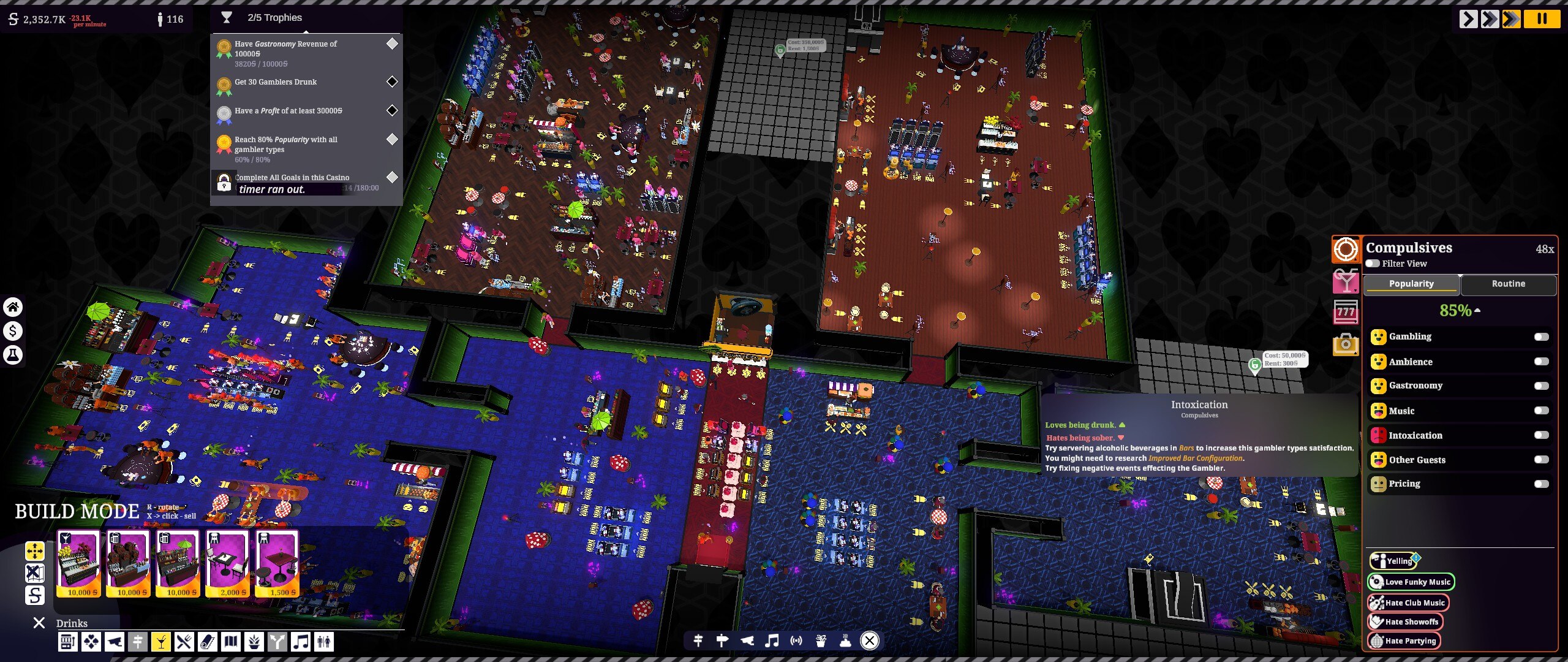Enable the Filter View toggle for Compulsives
Screen dimensions: 1568x662
coord(1373,263)
